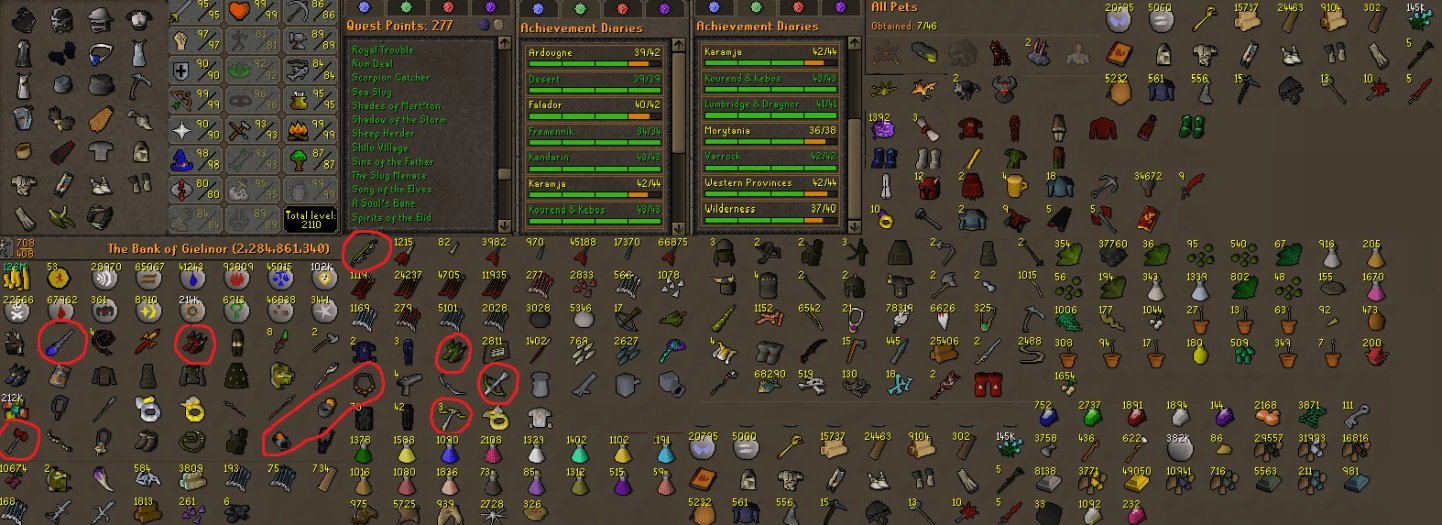This screenshot has height=525, width=1442.
Task: Open the Woodcutting tree skill
Action: [299, 157]
